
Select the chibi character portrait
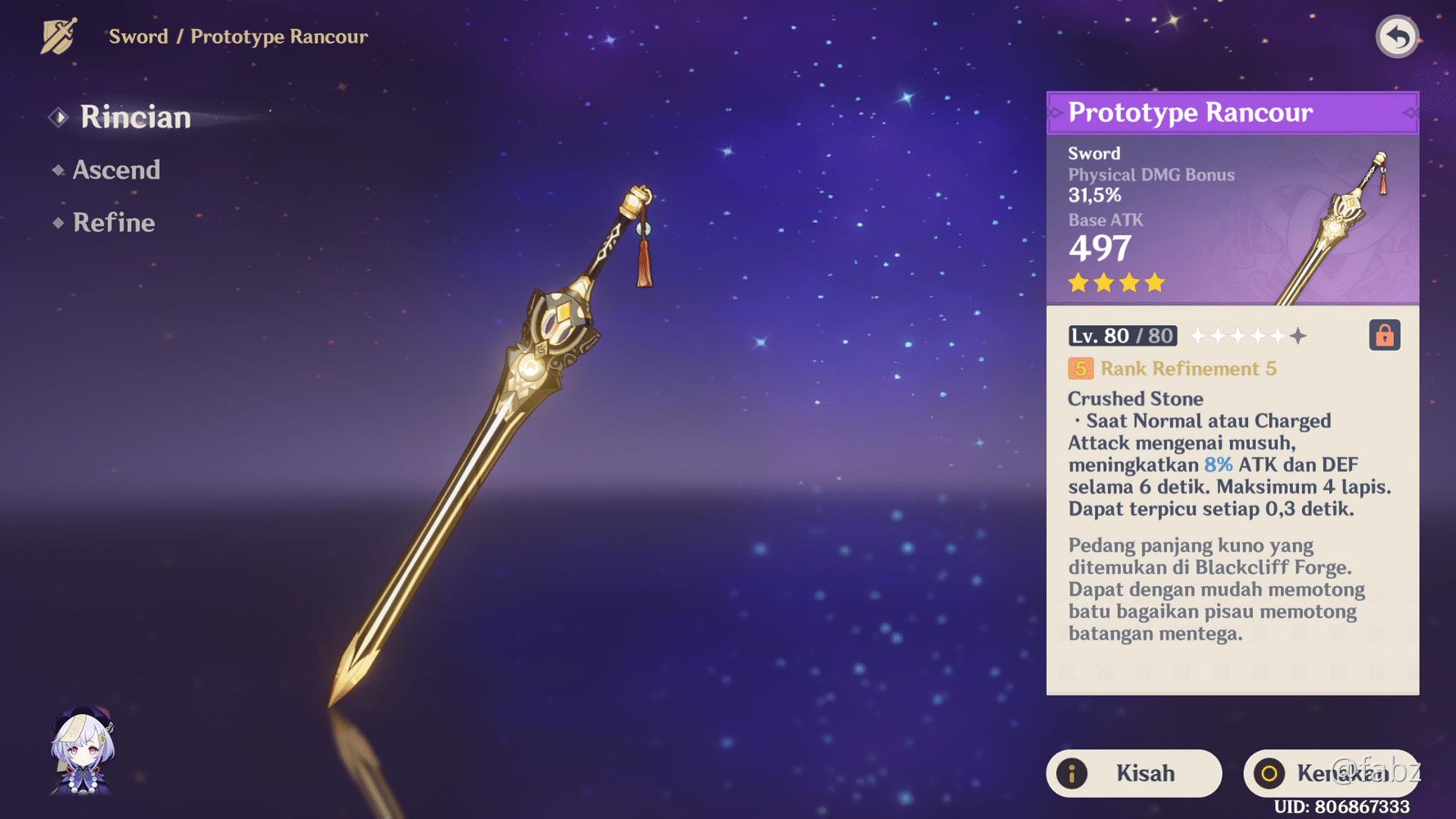point(83,751)
